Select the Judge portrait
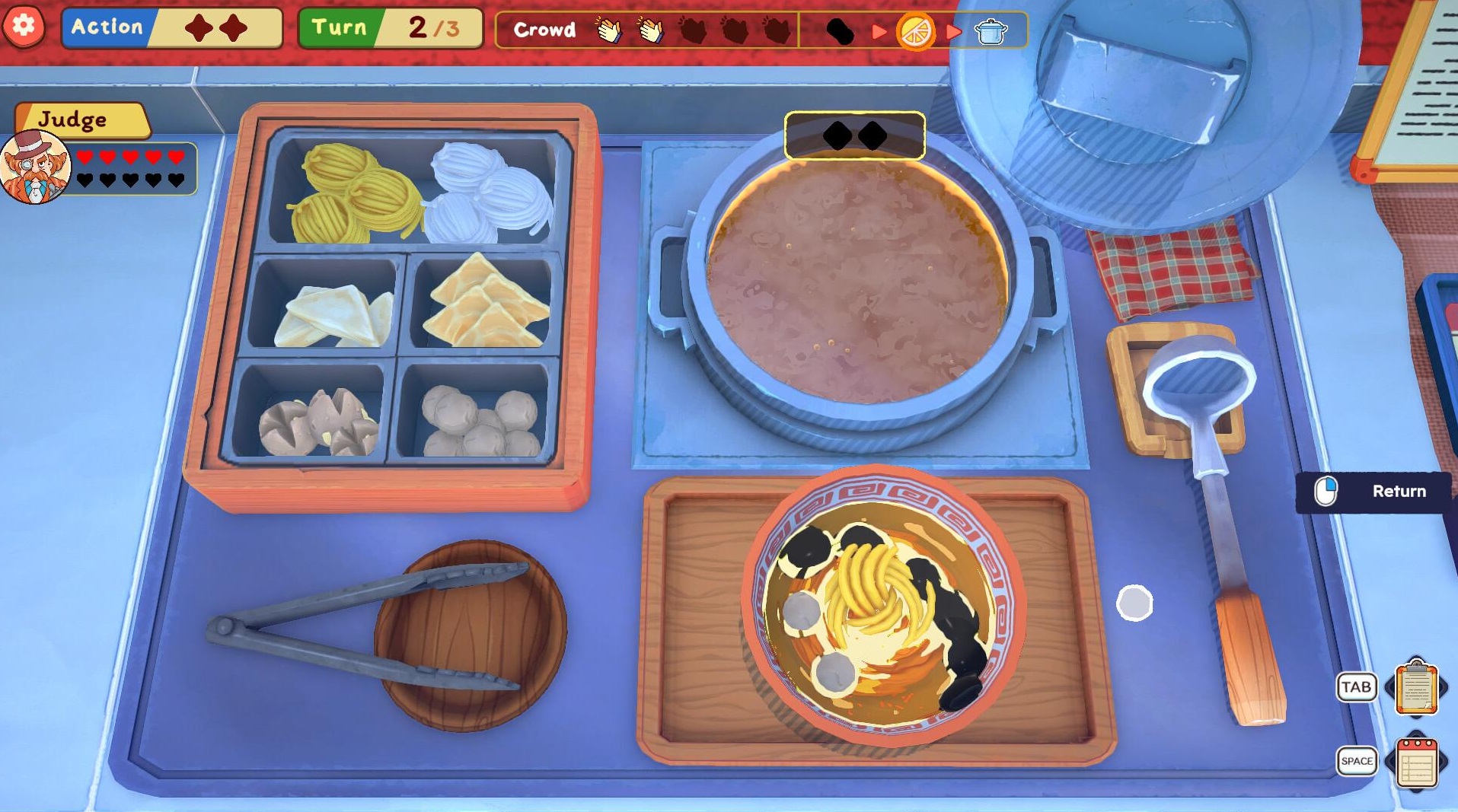Viewport: 1458px width, 812px height. point(35,167)
